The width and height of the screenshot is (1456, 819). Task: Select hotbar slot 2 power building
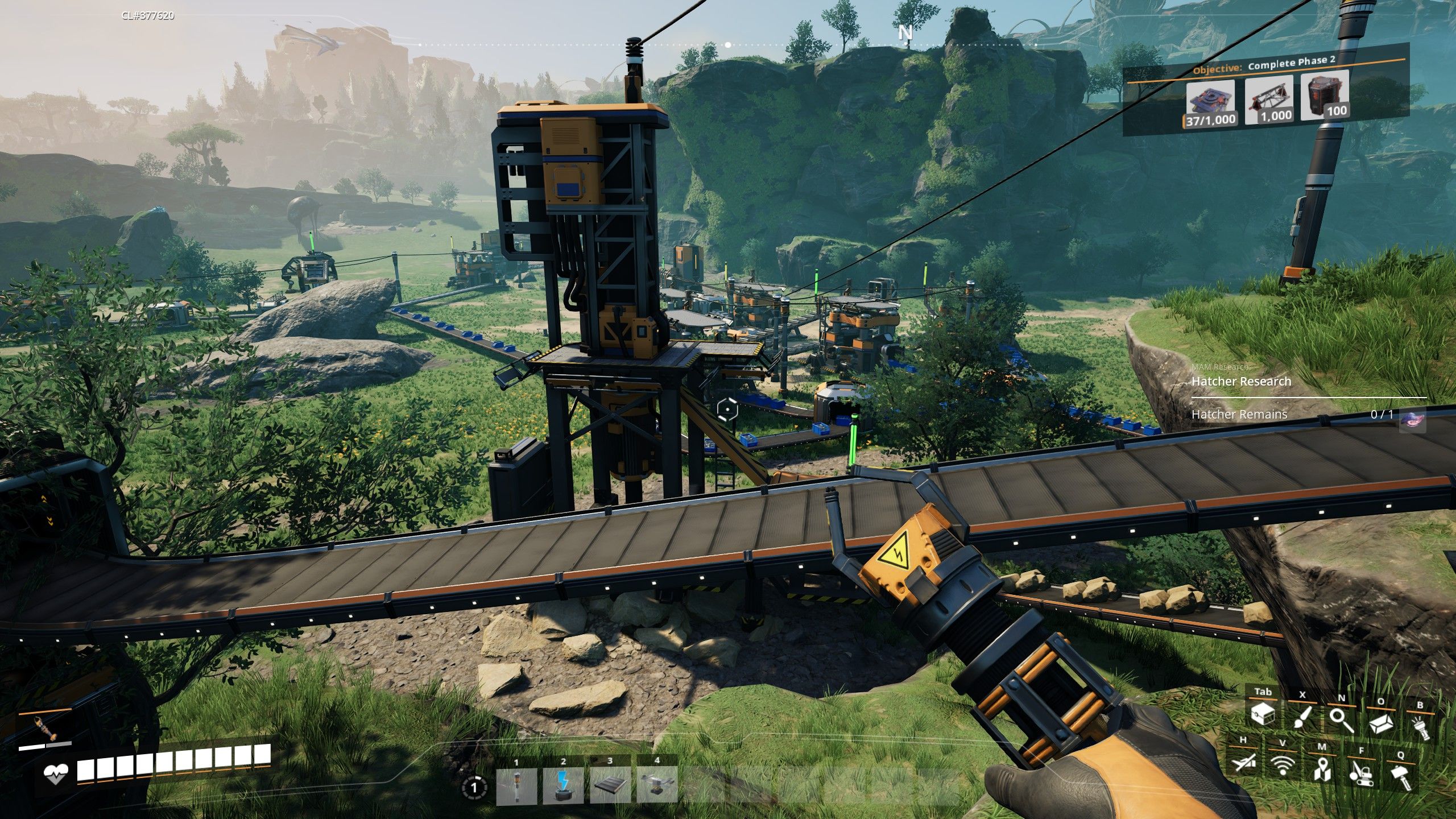(562, 787)
